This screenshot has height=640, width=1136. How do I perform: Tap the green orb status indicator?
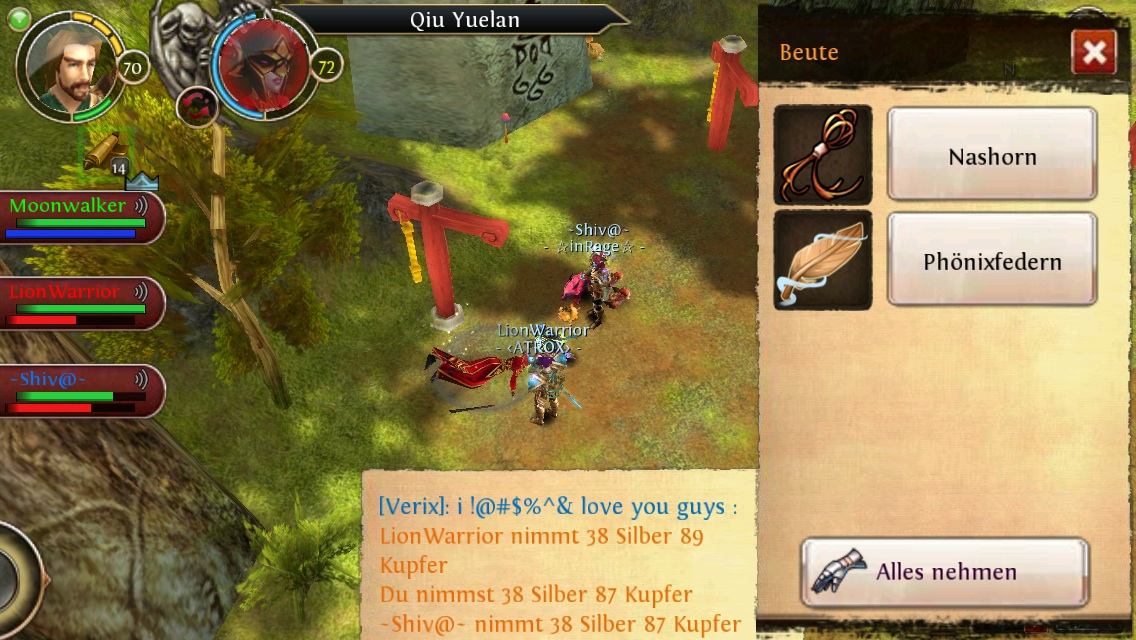tap(18, 18)
